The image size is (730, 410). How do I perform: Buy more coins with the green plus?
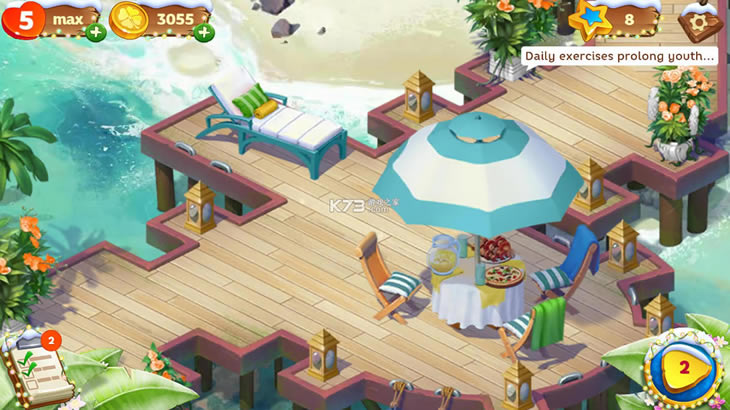(204, 32)
